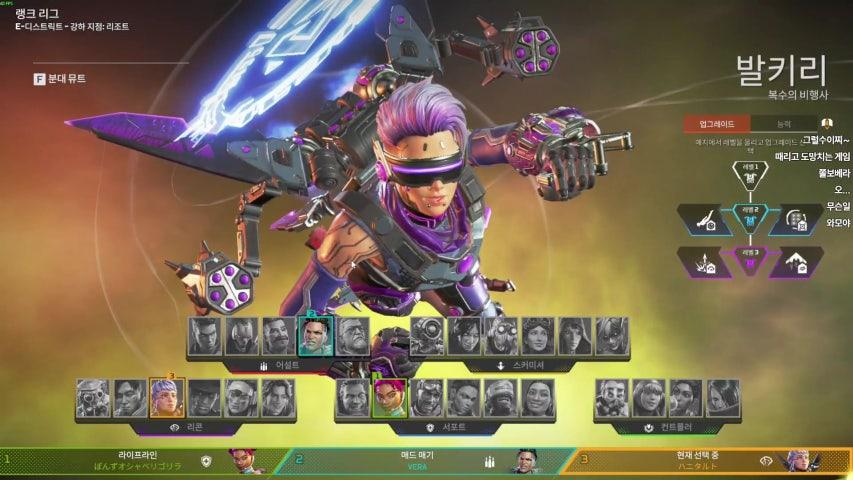Select the blue level 2 scan upgrade
This screenshot has height=480, width=853.
(x=795, y=218)
